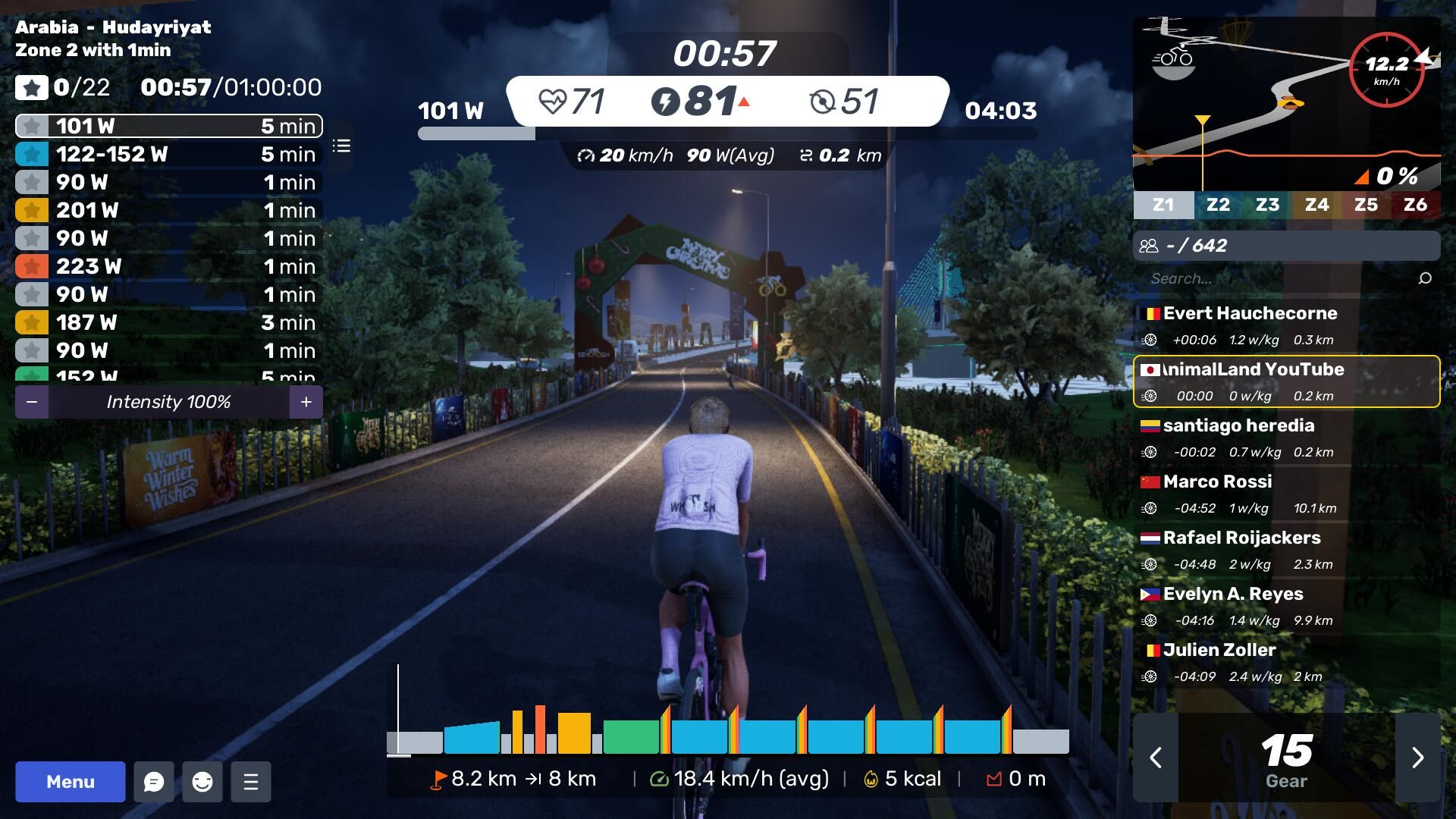1456x819 pixels.
Task: Click the three-line list button beside emotes
Action: click(251, 782)
